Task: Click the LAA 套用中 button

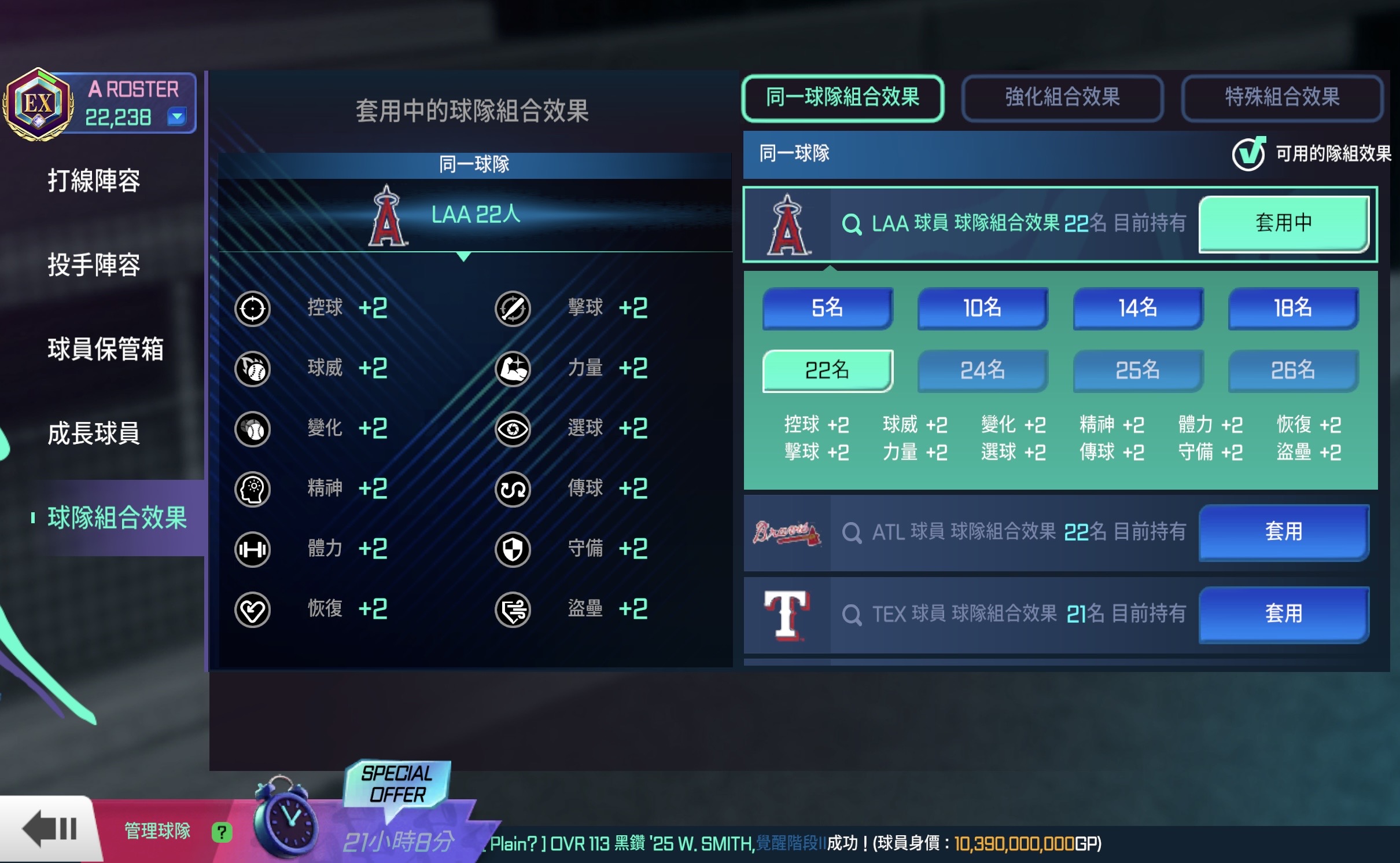Action: coord(1283,223)
